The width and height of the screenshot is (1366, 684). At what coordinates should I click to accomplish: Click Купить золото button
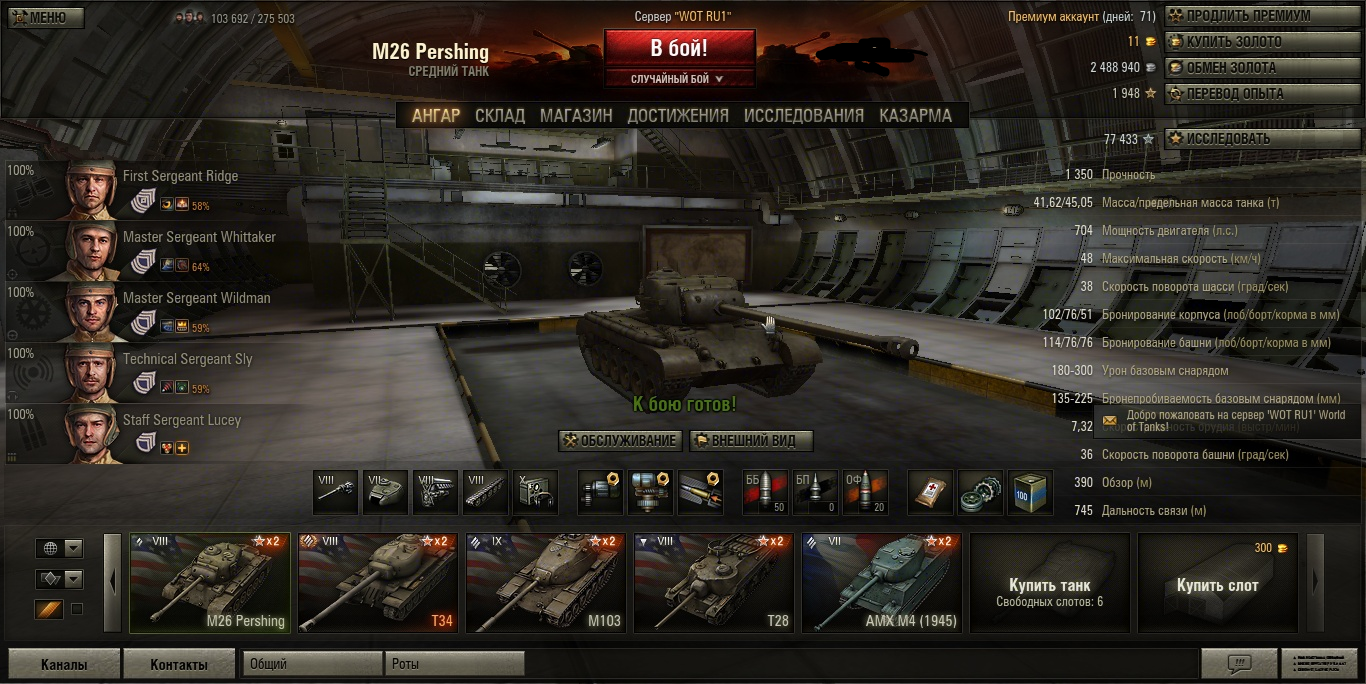pyautogui.click(x=1250, y=42)
